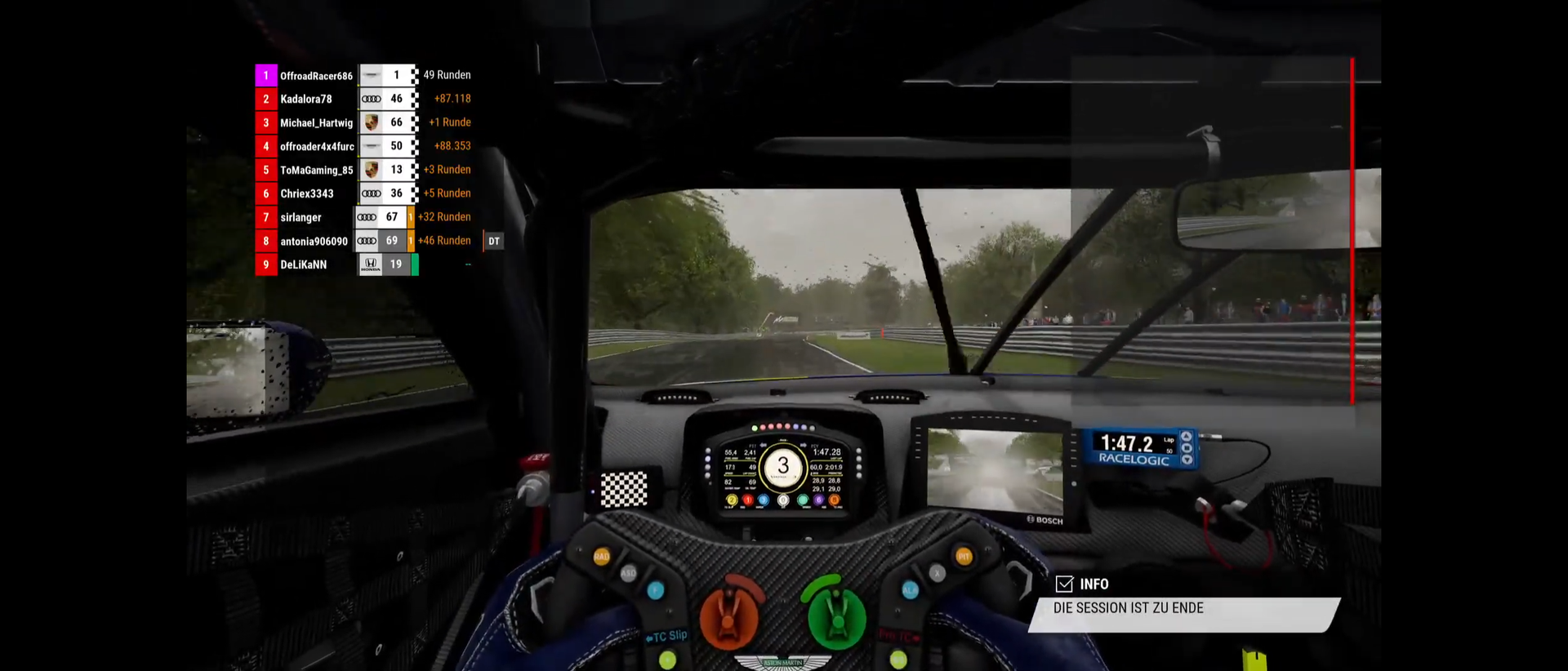The height and width of the screenshot is (671, 1568).
Task: Select the Chriex3343 leaderboard entry
Action: coord(307,194)
